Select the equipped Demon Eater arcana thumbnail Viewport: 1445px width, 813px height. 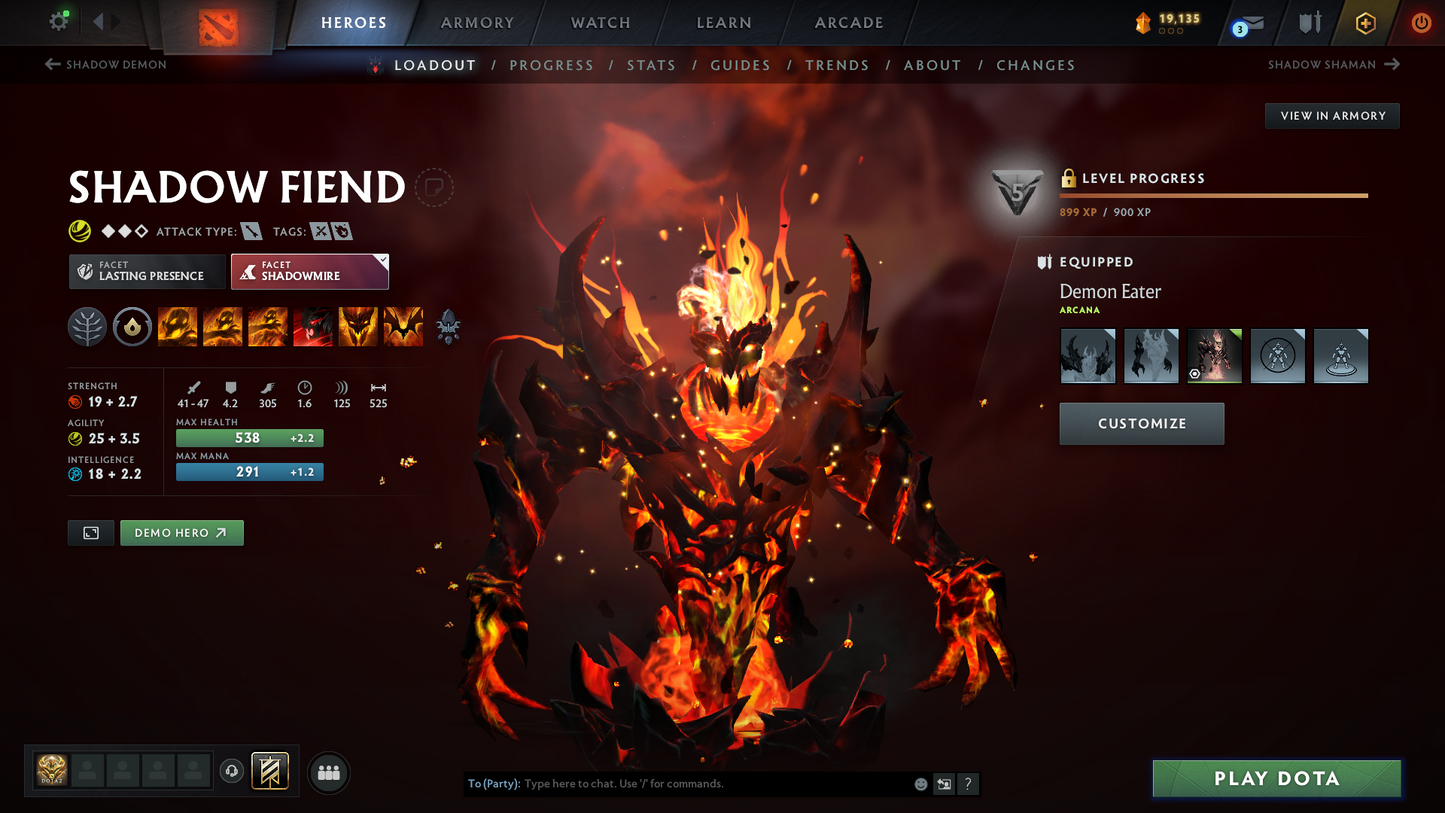pos(1214,355)
